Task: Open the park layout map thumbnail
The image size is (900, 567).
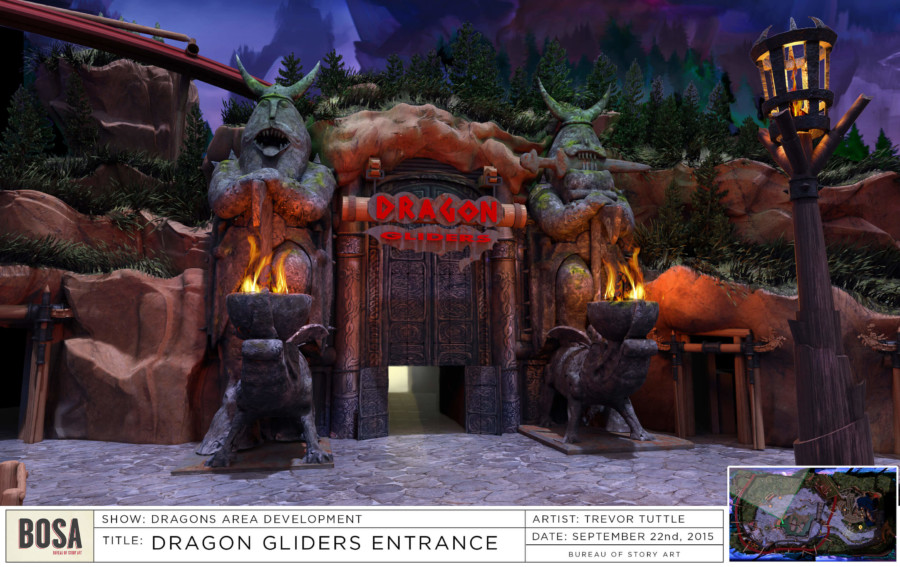Action: tap(812, 513)
